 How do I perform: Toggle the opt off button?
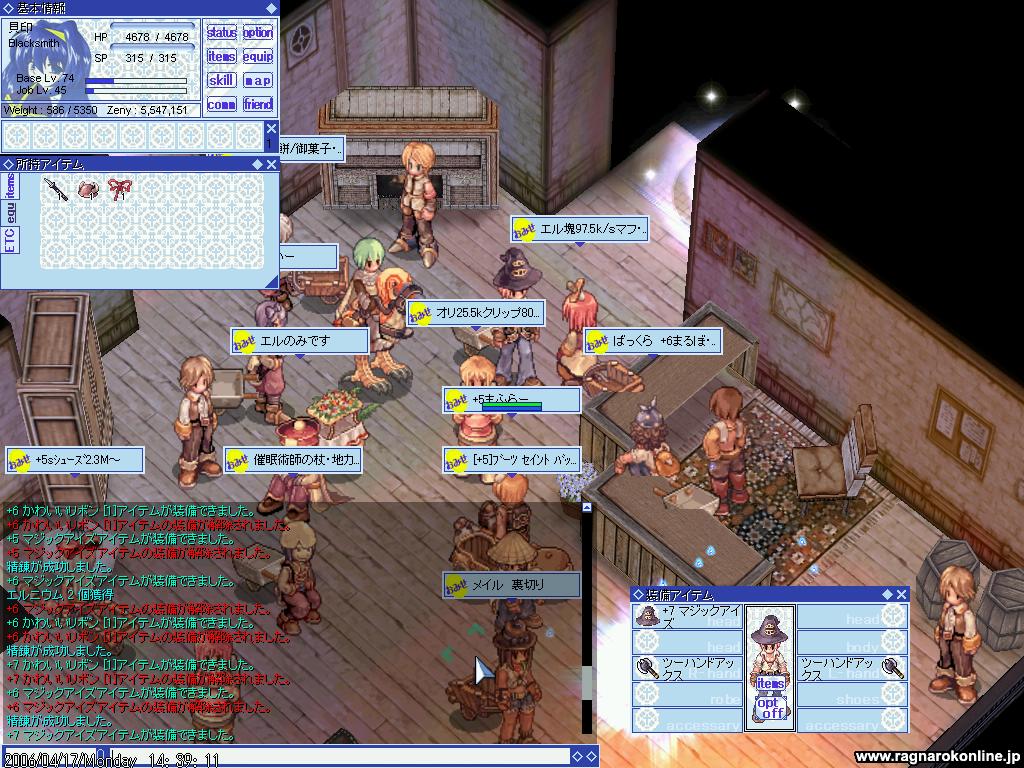[x=770, y=708]
